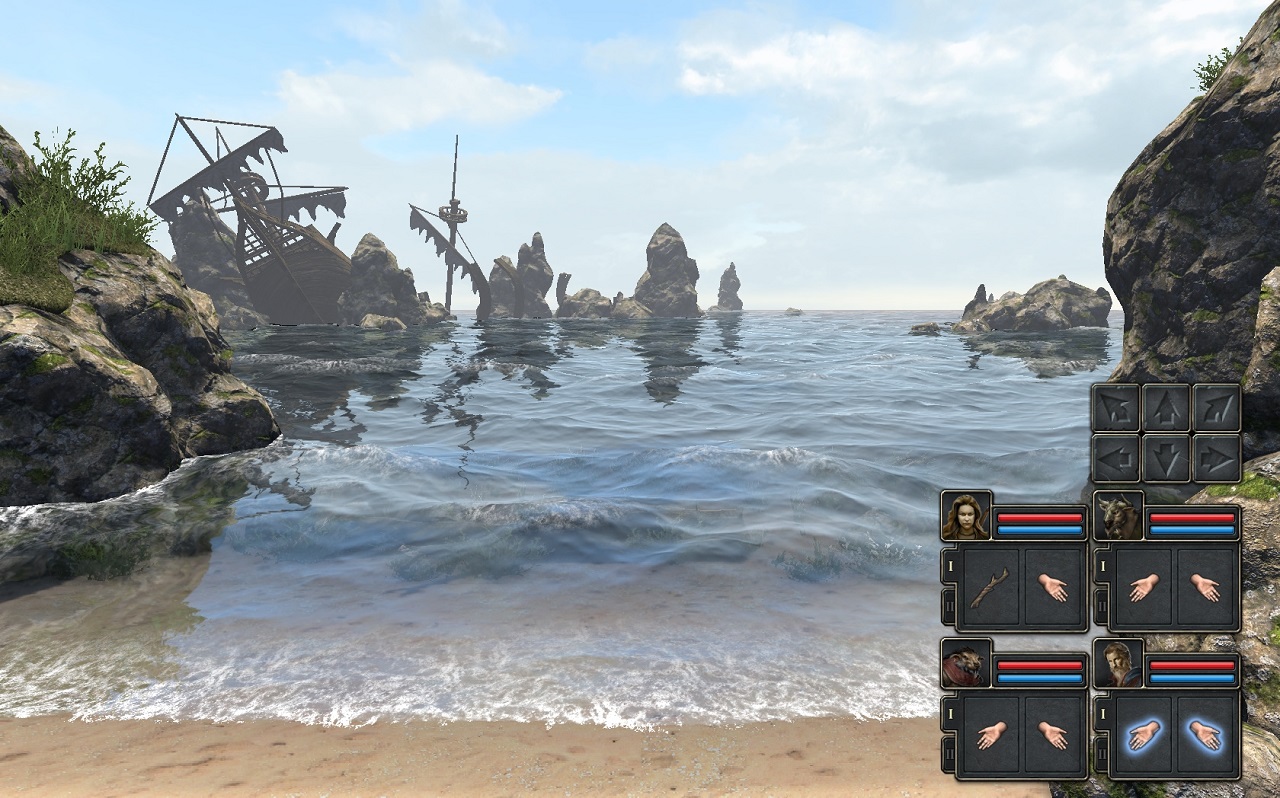Screen dimensions: 1280x798
Task: Use the female human's empty right hand
Action: pyautogui.click(x=1054, y=588)
